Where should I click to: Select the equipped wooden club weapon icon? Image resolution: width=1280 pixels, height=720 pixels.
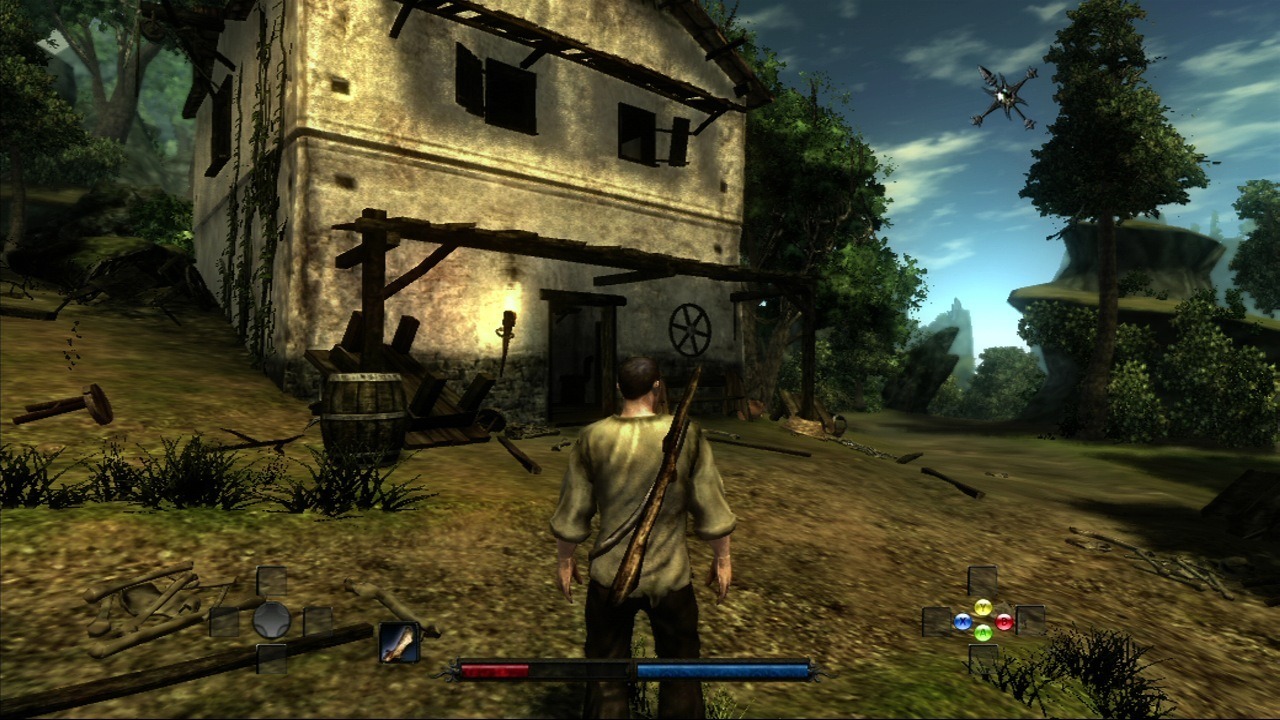399,642
